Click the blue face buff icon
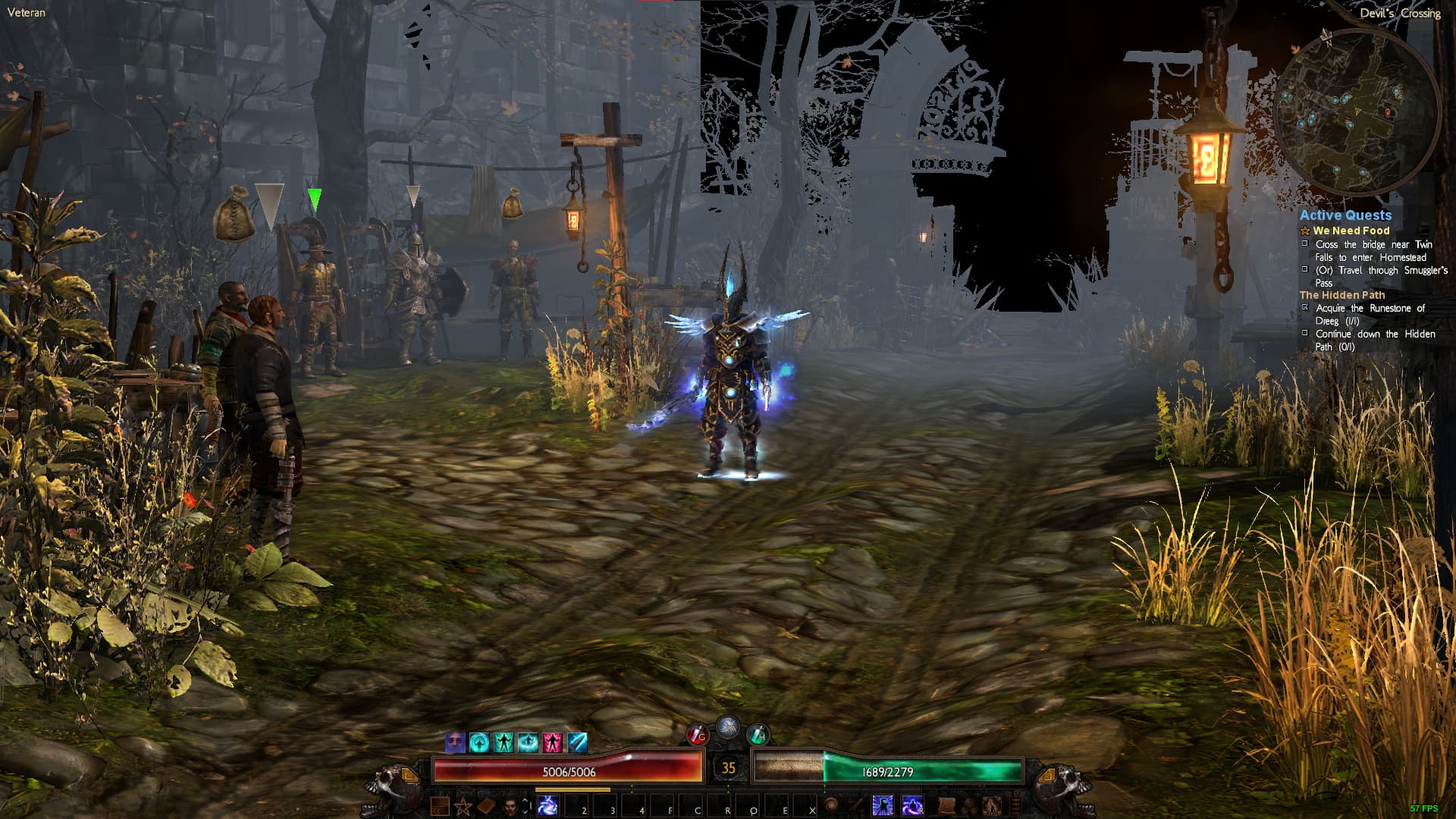This screenshot has height=819, width=1456. (455, 742)
